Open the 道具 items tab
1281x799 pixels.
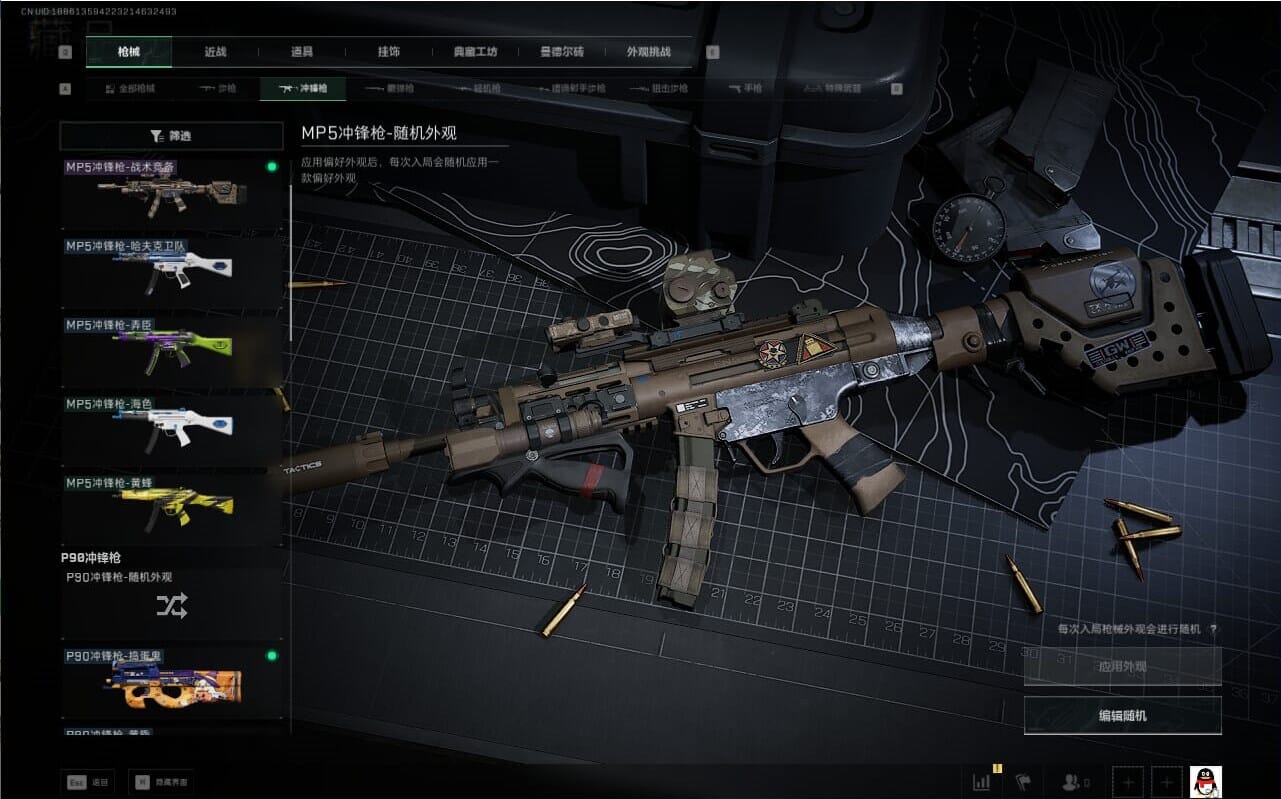click(x=301, y=52)
